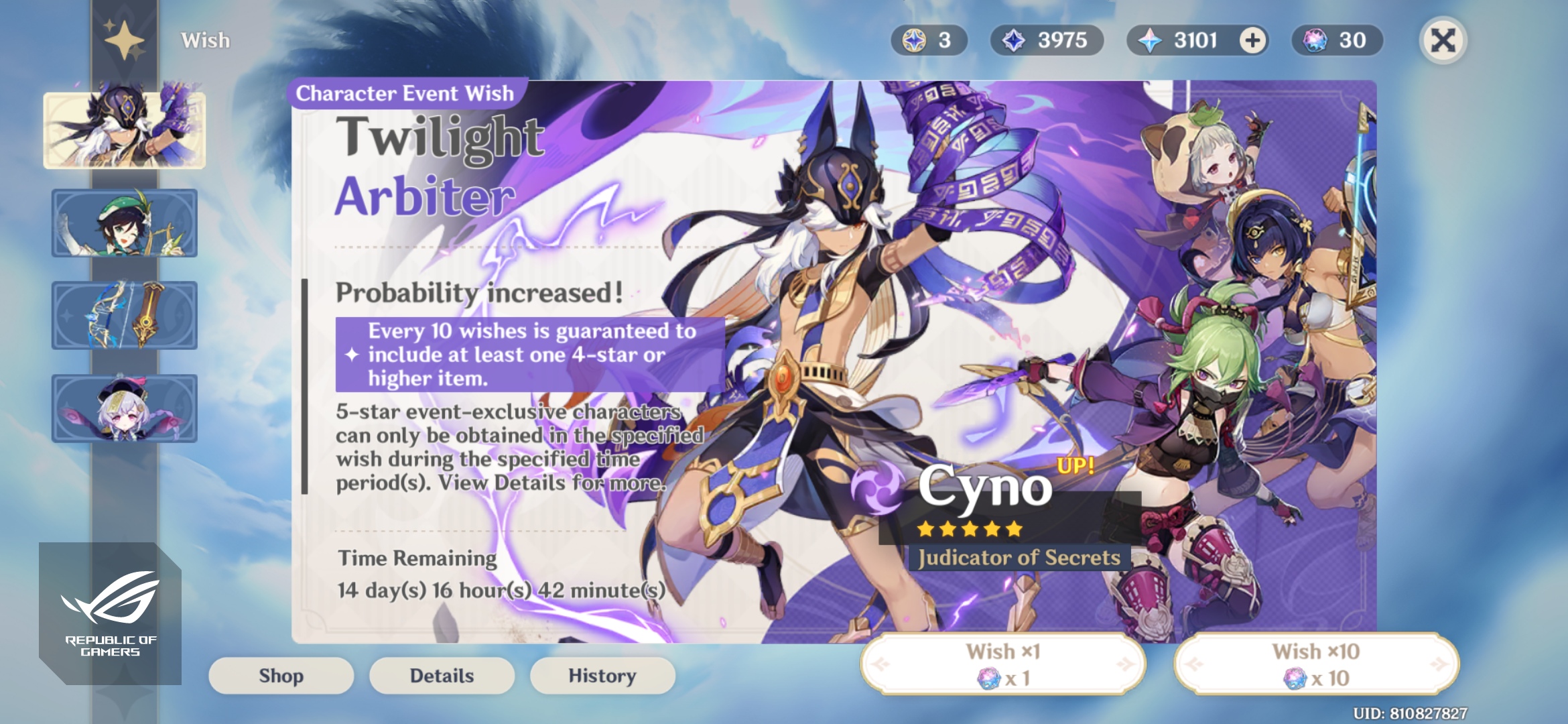Open the wish History
Image resolution: width=1568 pixels, height=724 pixels.
602,676
